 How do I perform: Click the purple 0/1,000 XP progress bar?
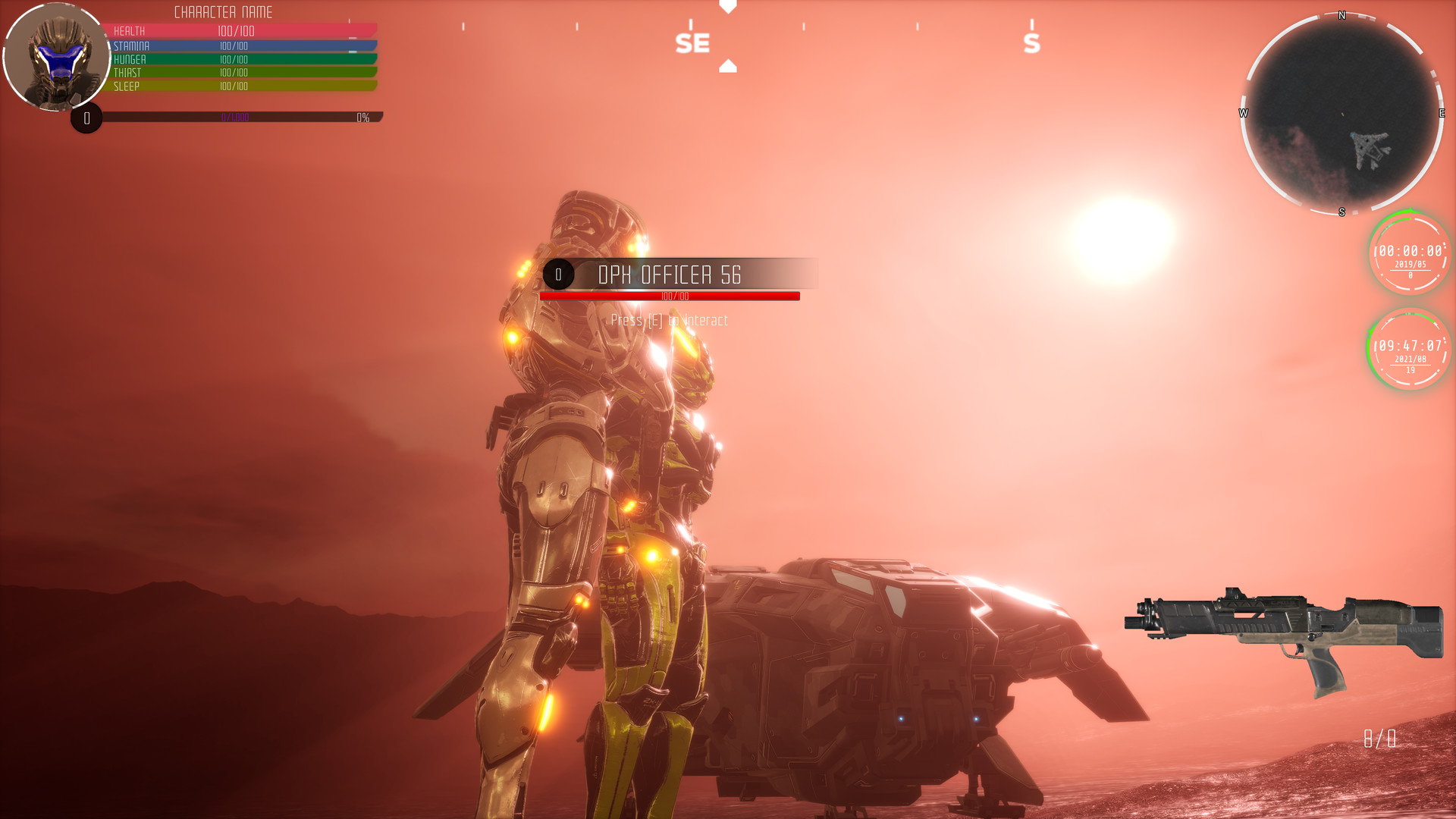click(235, 118)
